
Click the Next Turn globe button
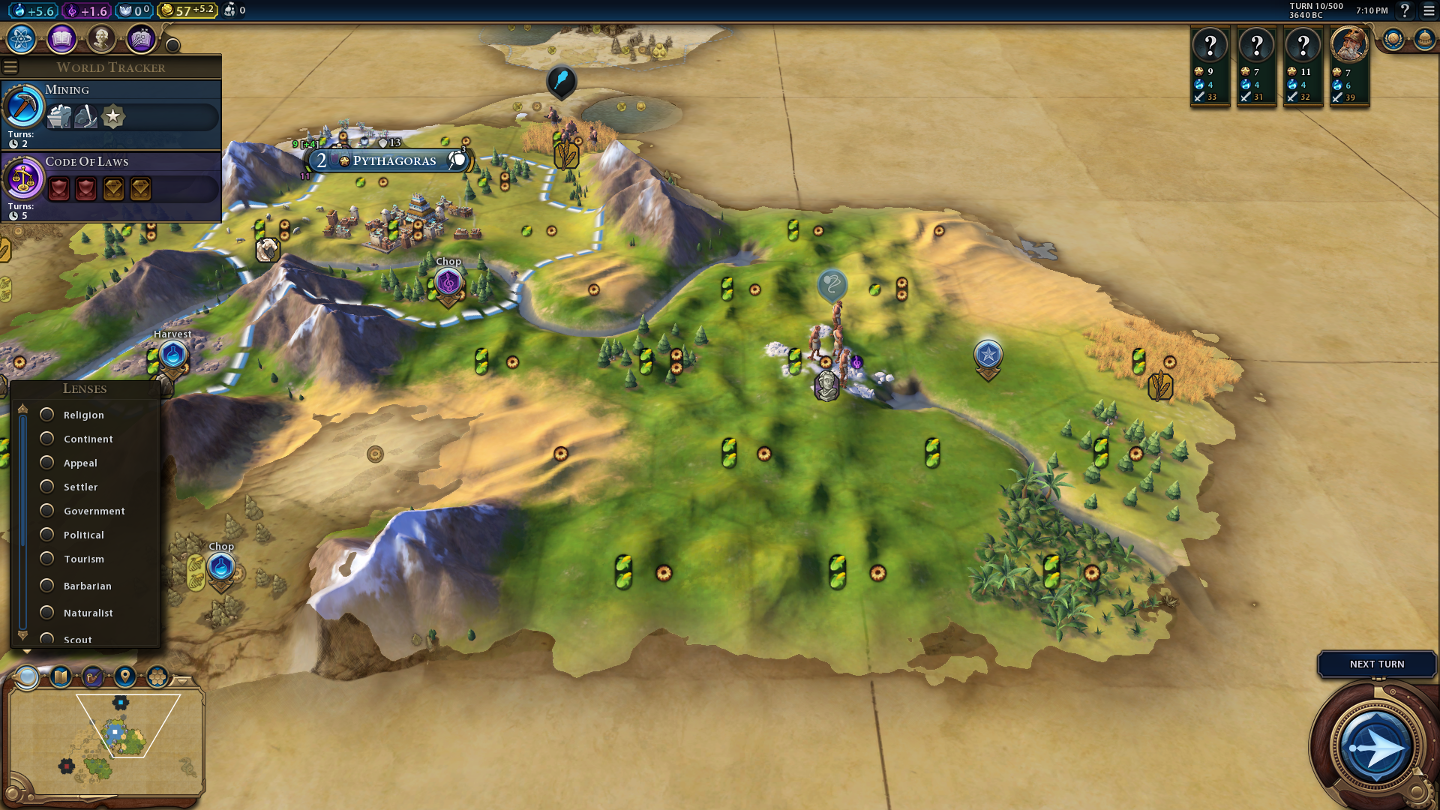pos(1377,745)
